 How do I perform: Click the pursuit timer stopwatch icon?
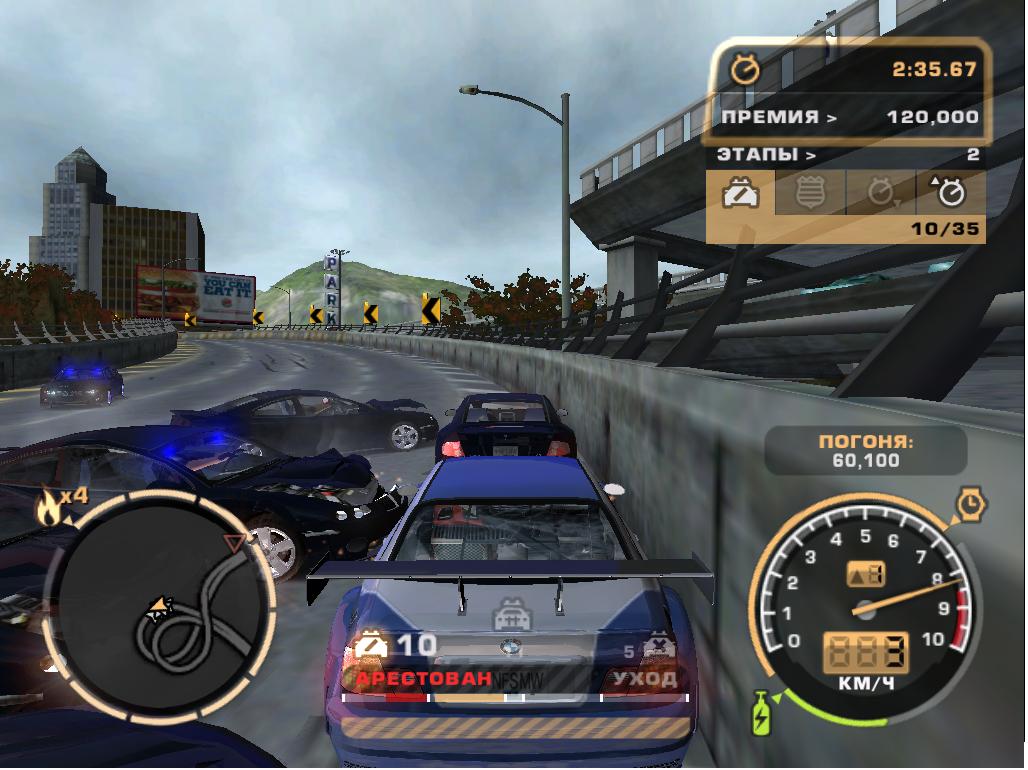point(744,70)
